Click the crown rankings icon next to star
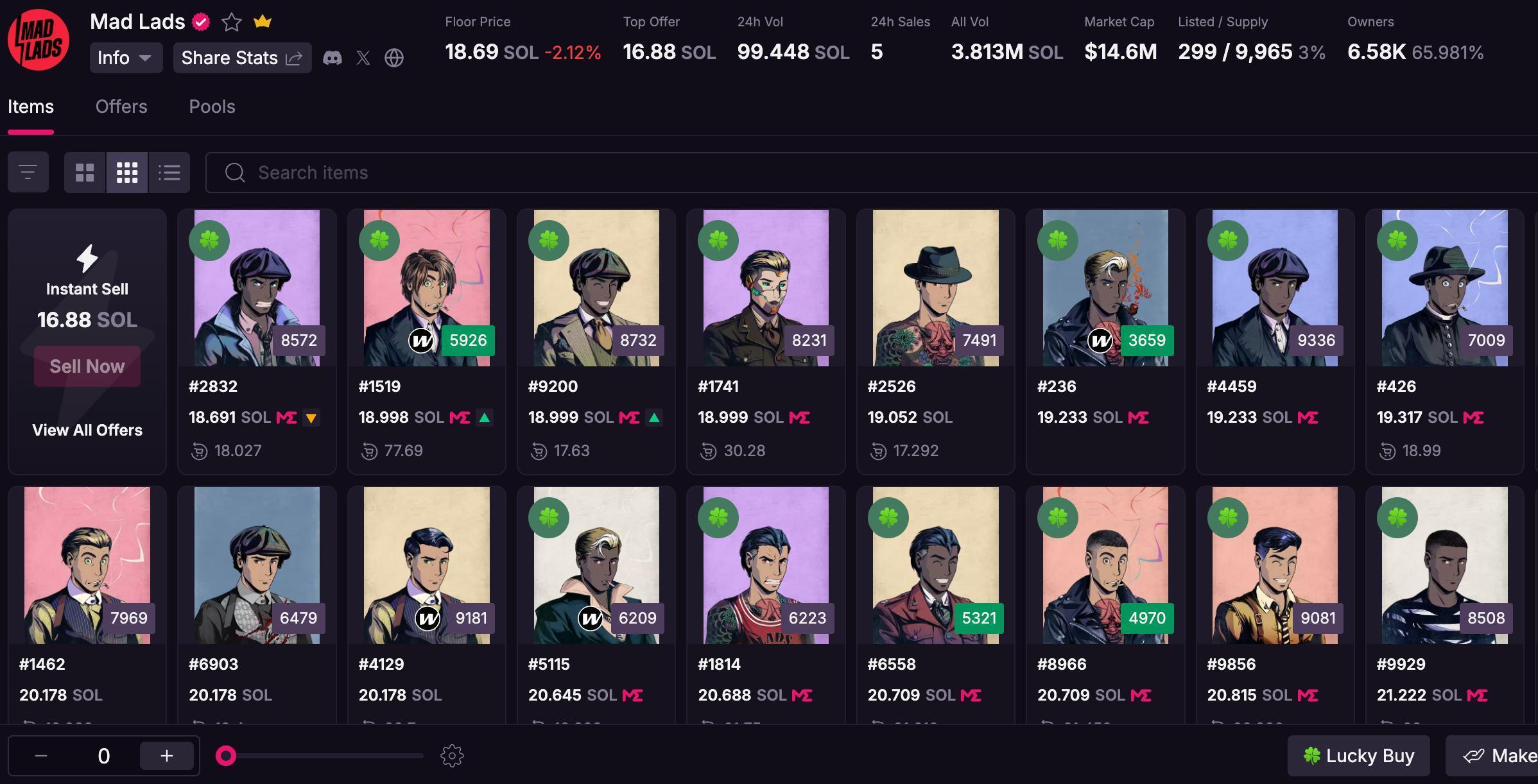This screenshot has height=784, width=1538. (262, 22)
